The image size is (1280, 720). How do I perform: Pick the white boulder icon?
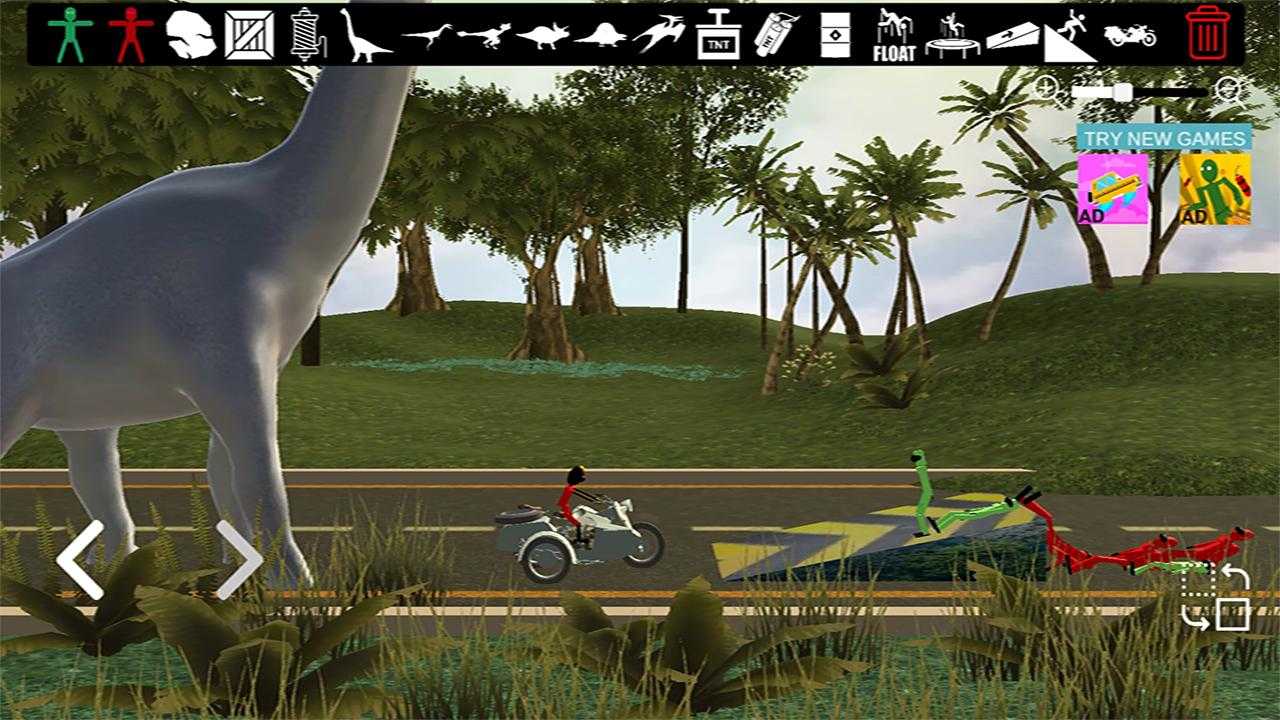tap(190, 34)
